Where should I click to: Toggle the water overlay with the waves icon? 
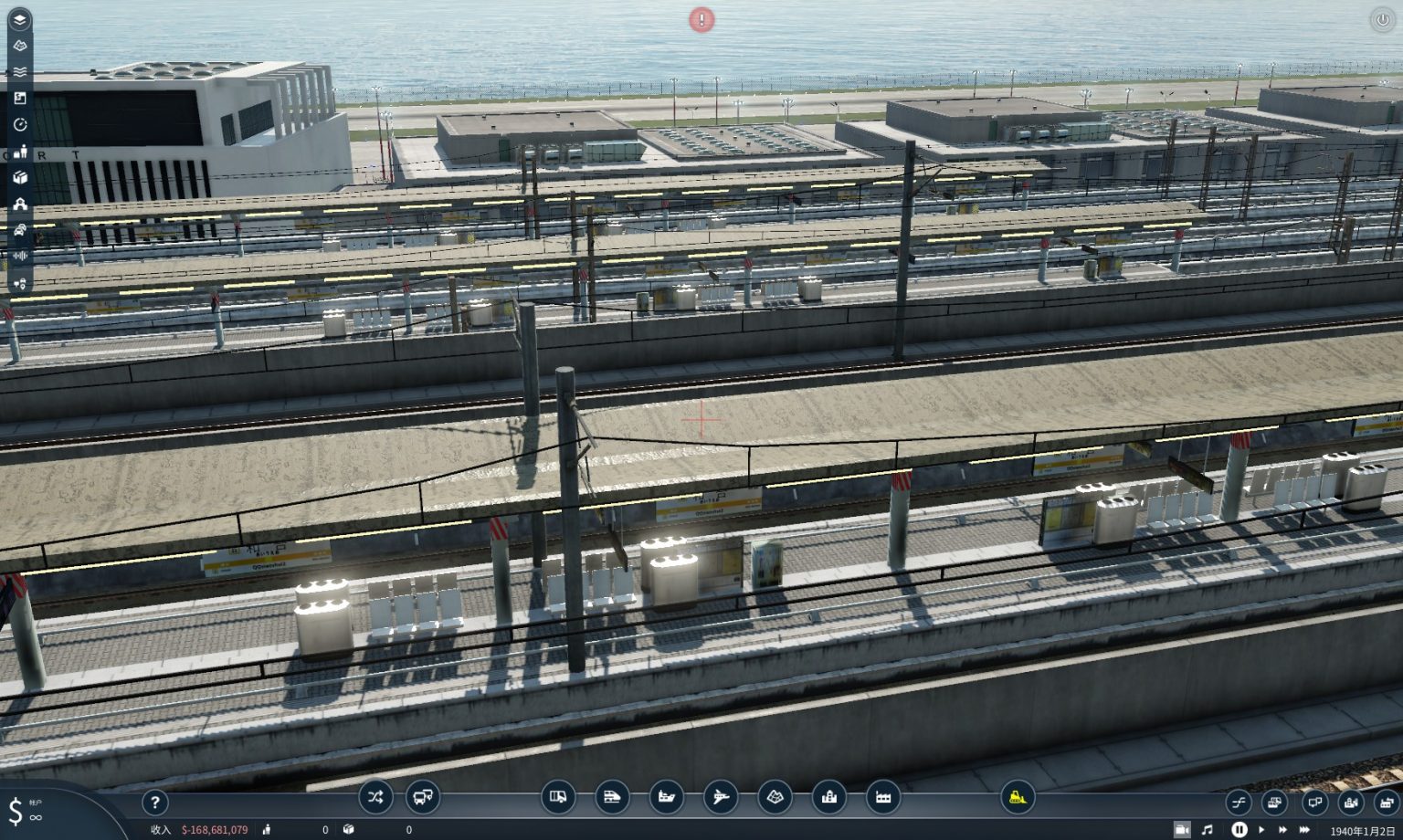pyautogui.click(x=20, y=70)
